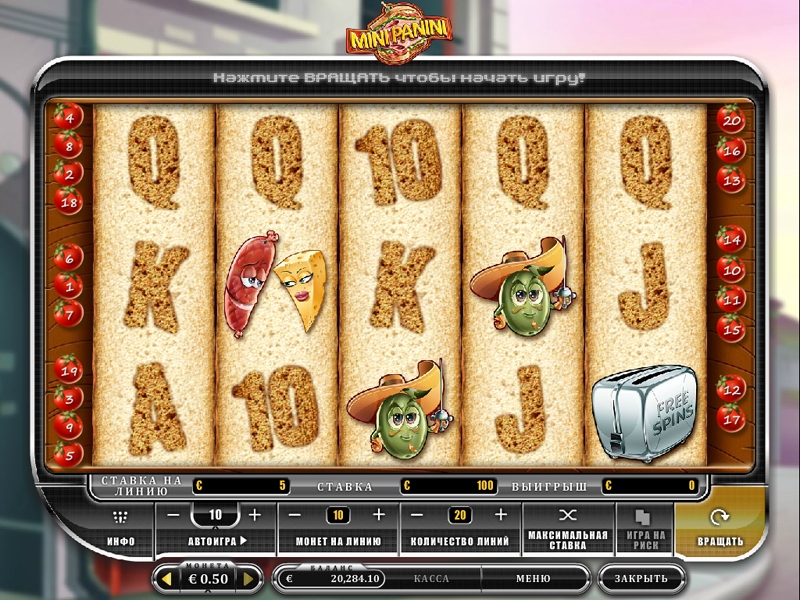Increase coins per line (МОНЕТ НА ЛИНИЮ)
The height and width of the screenshot is (600, 800).
click(x=378, y=515)
